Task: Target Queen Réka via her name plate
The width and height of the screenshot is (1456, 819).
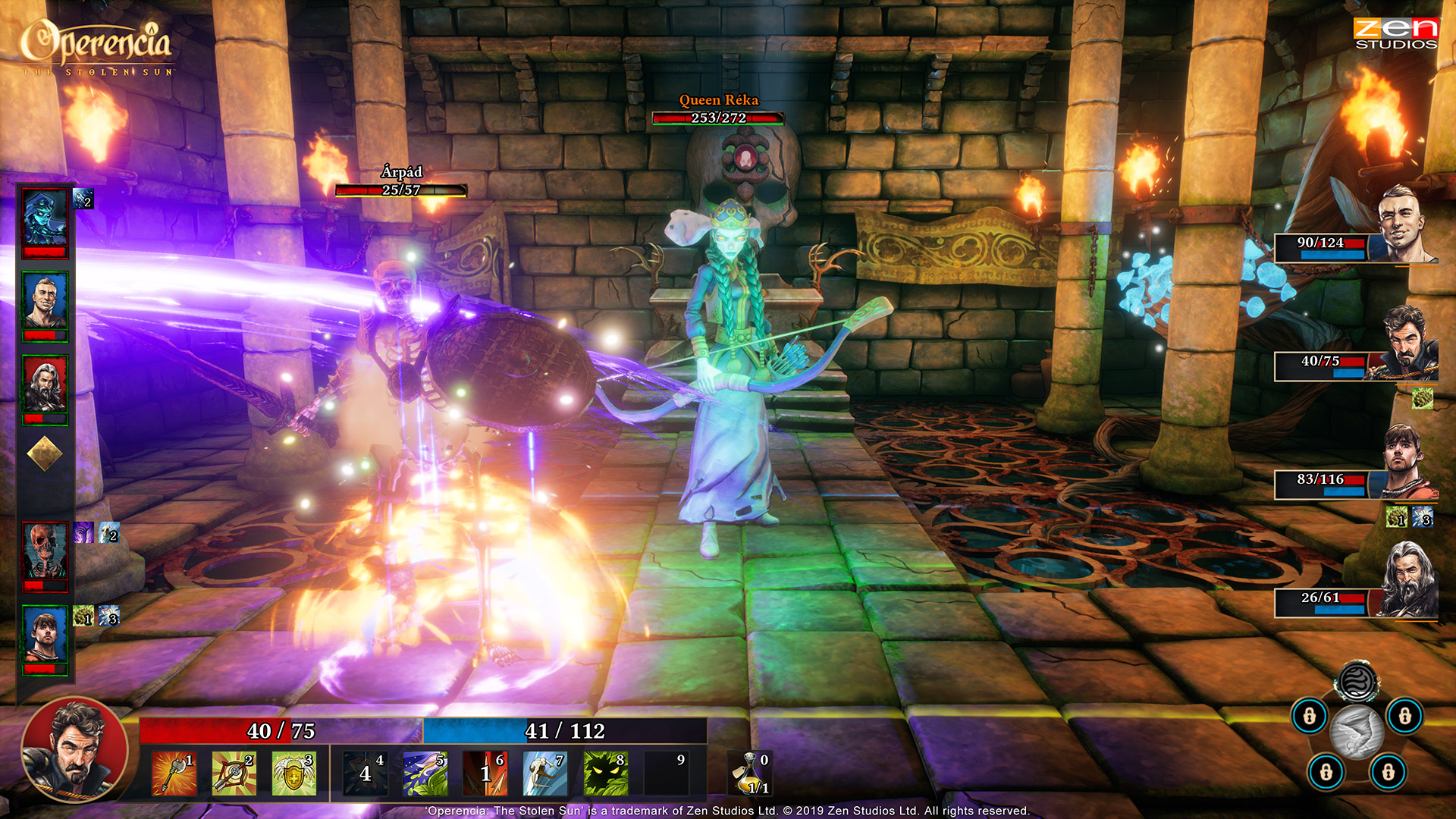Action: 718,99
